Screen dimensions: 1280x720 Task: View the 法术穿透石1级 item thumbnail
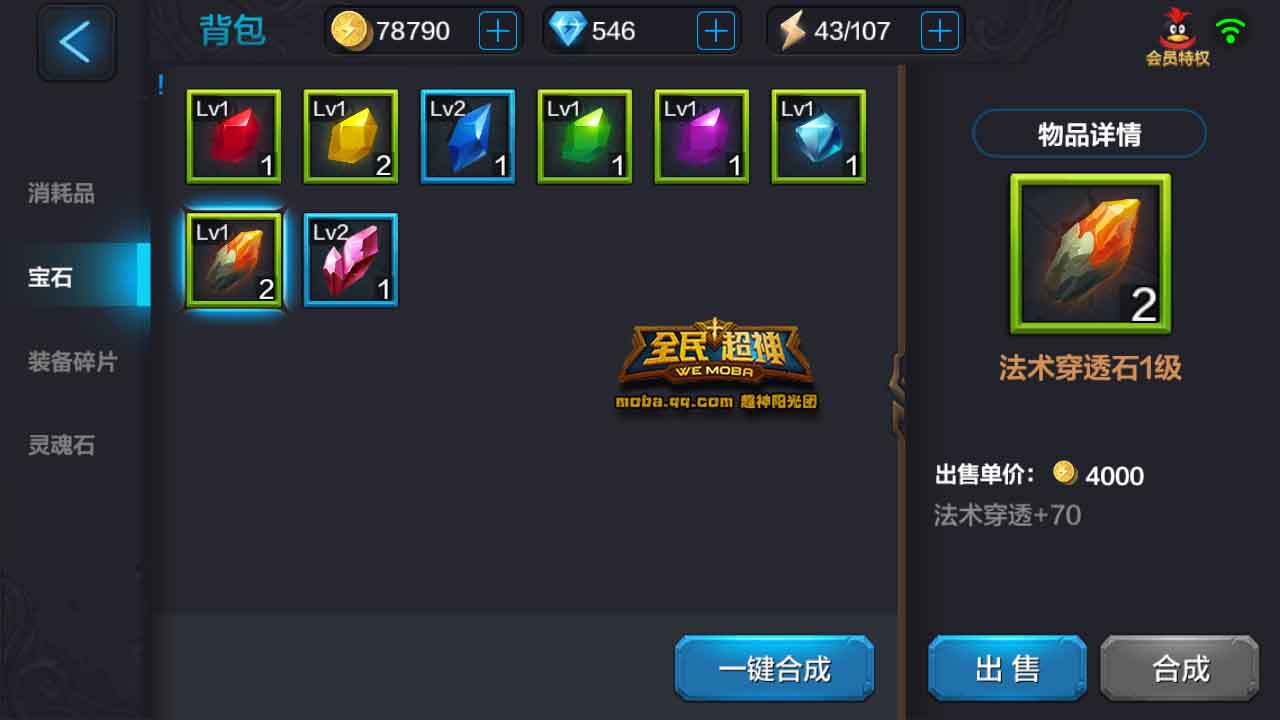pos(1089,253)
